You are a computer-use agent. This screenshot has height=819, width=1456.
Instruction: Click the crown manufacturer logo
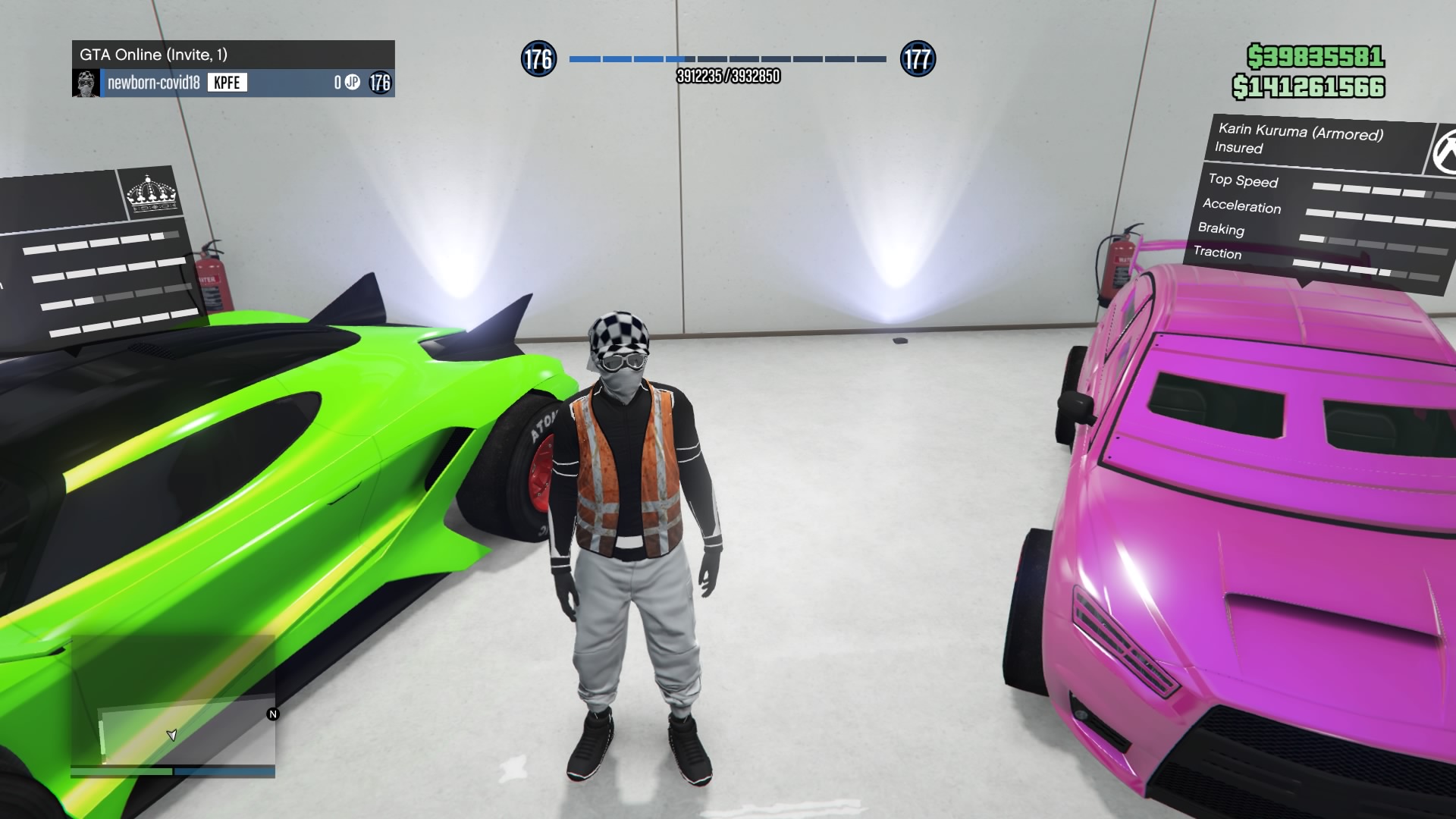[152, 193]
